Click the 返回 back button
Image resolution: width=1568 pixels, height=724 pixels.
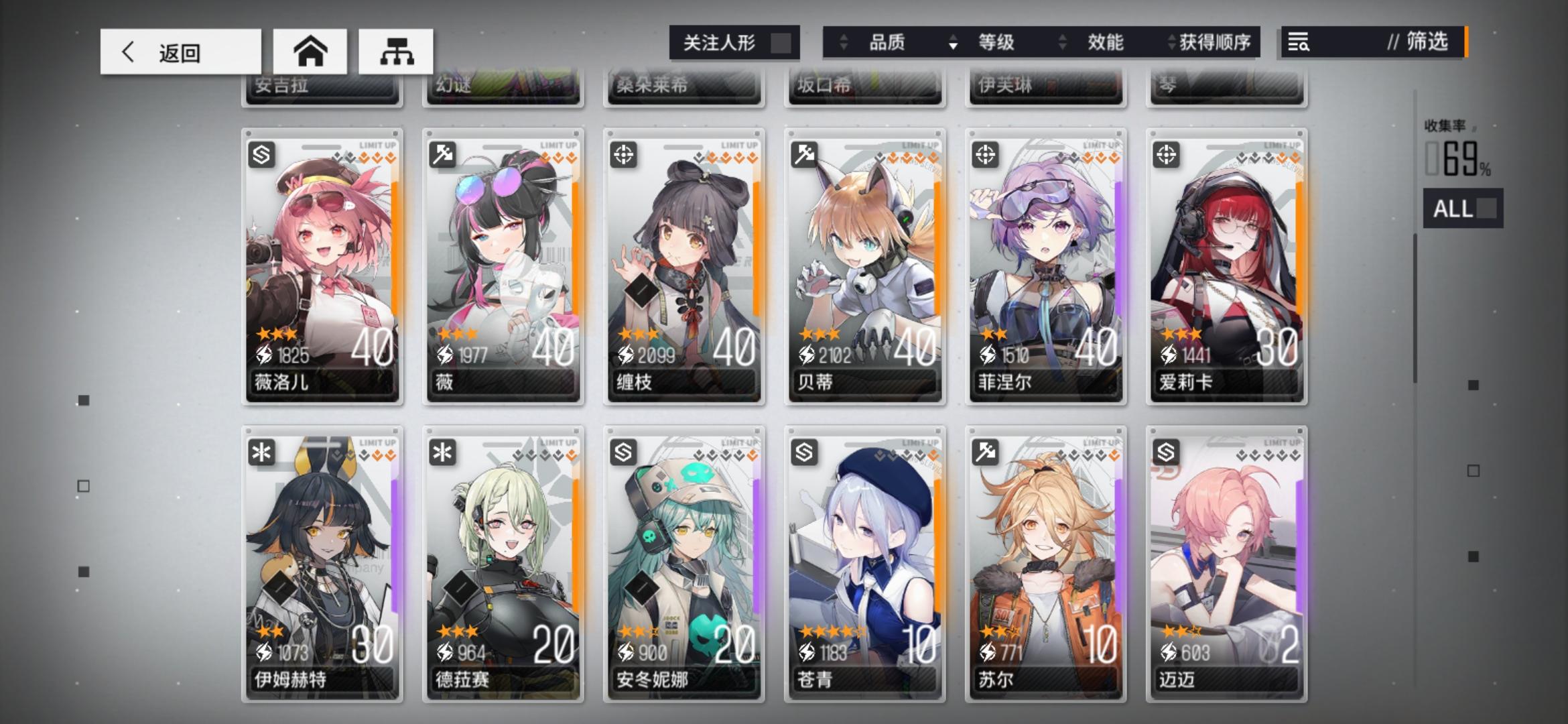pyautogui.click(x=179, y=51)
